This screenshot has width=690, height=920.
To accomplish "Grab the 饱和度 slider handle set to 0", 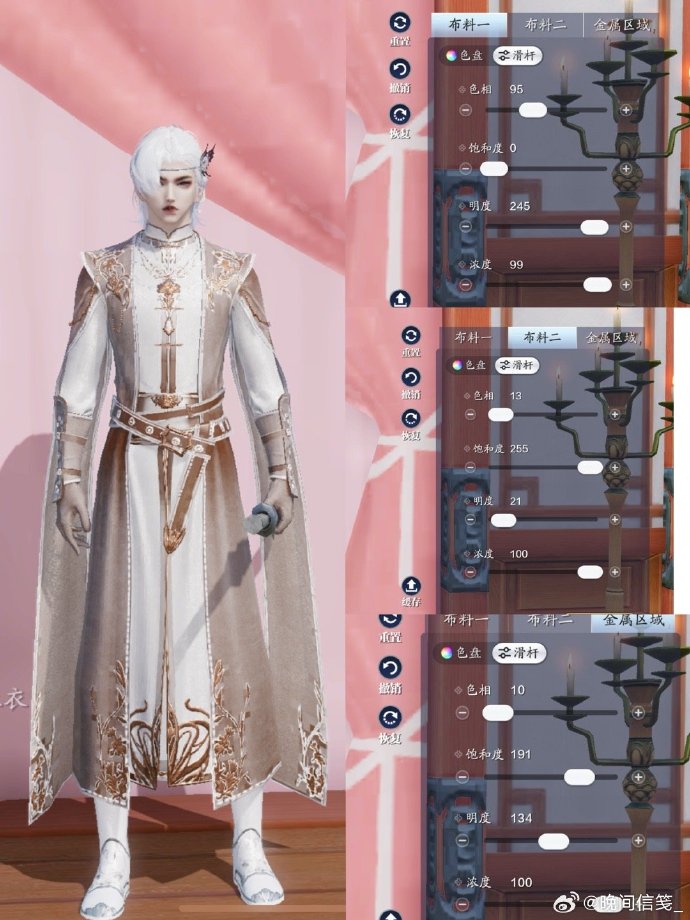I will (x=493, y=169).
